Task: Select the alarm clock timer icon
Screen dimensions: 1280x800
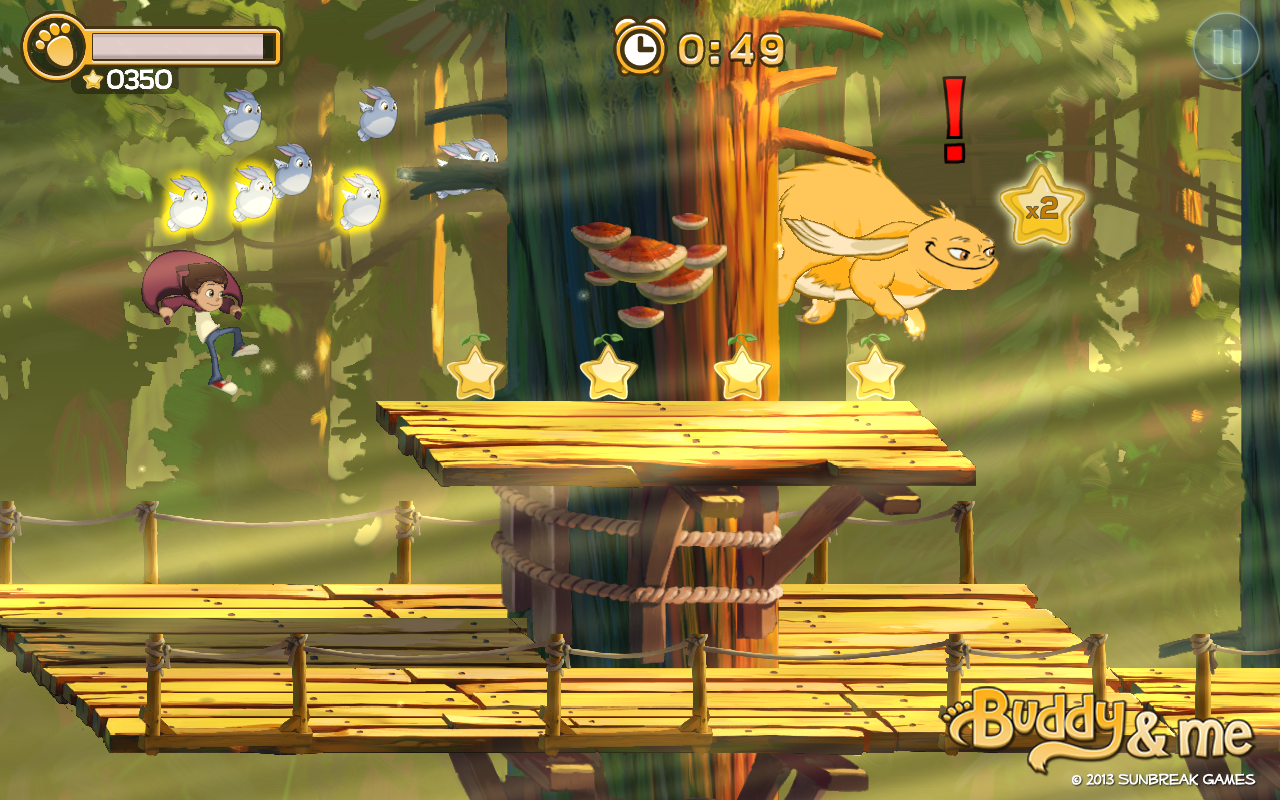Action: tap(638, 46)
